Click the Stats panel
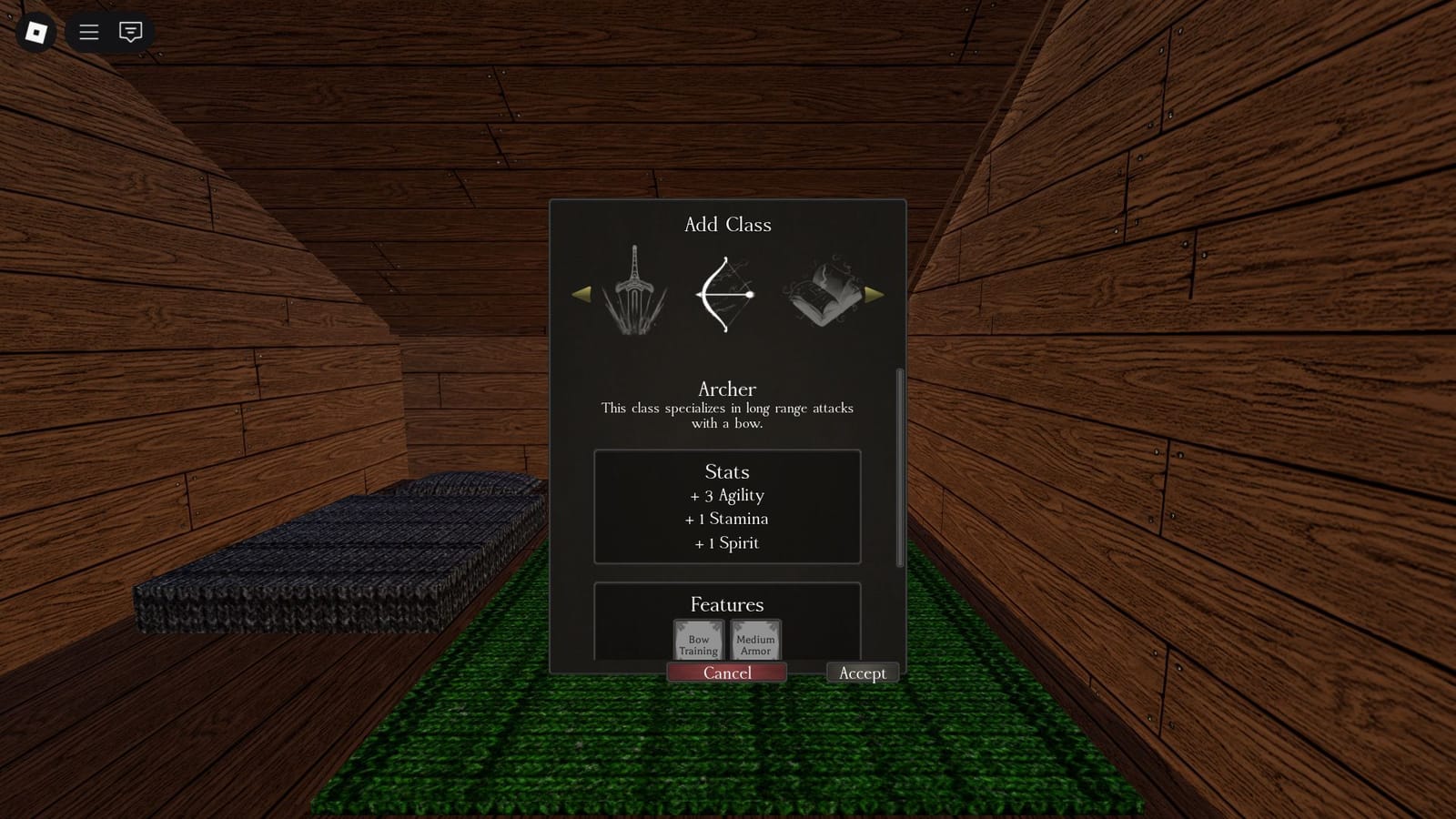The height and width of the screenshot is (819, 1456). [726, 507]
